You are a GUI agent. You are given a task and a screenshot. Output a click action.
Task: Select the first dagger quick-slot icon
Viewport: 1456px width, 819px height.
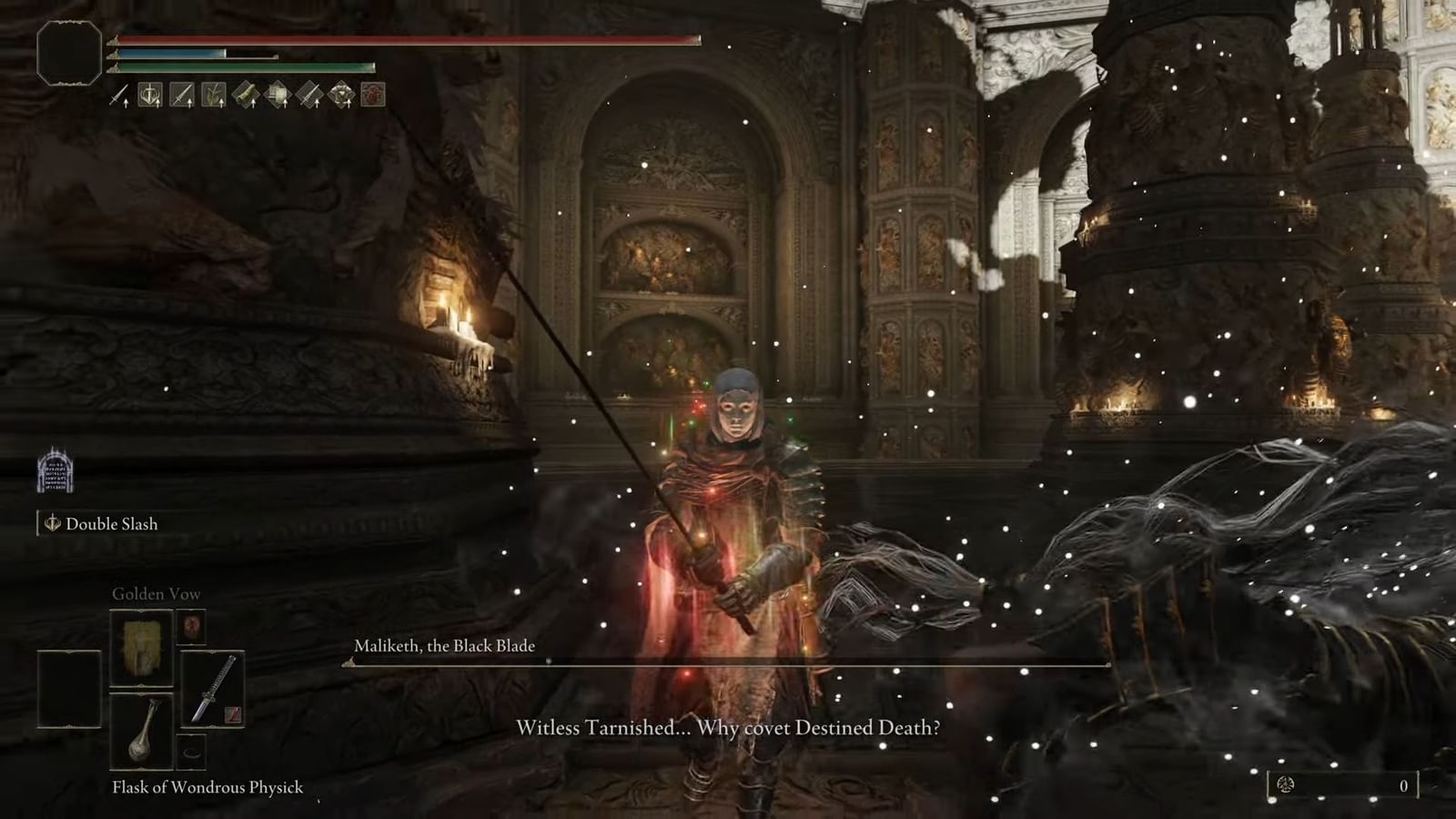coord(116,96)
